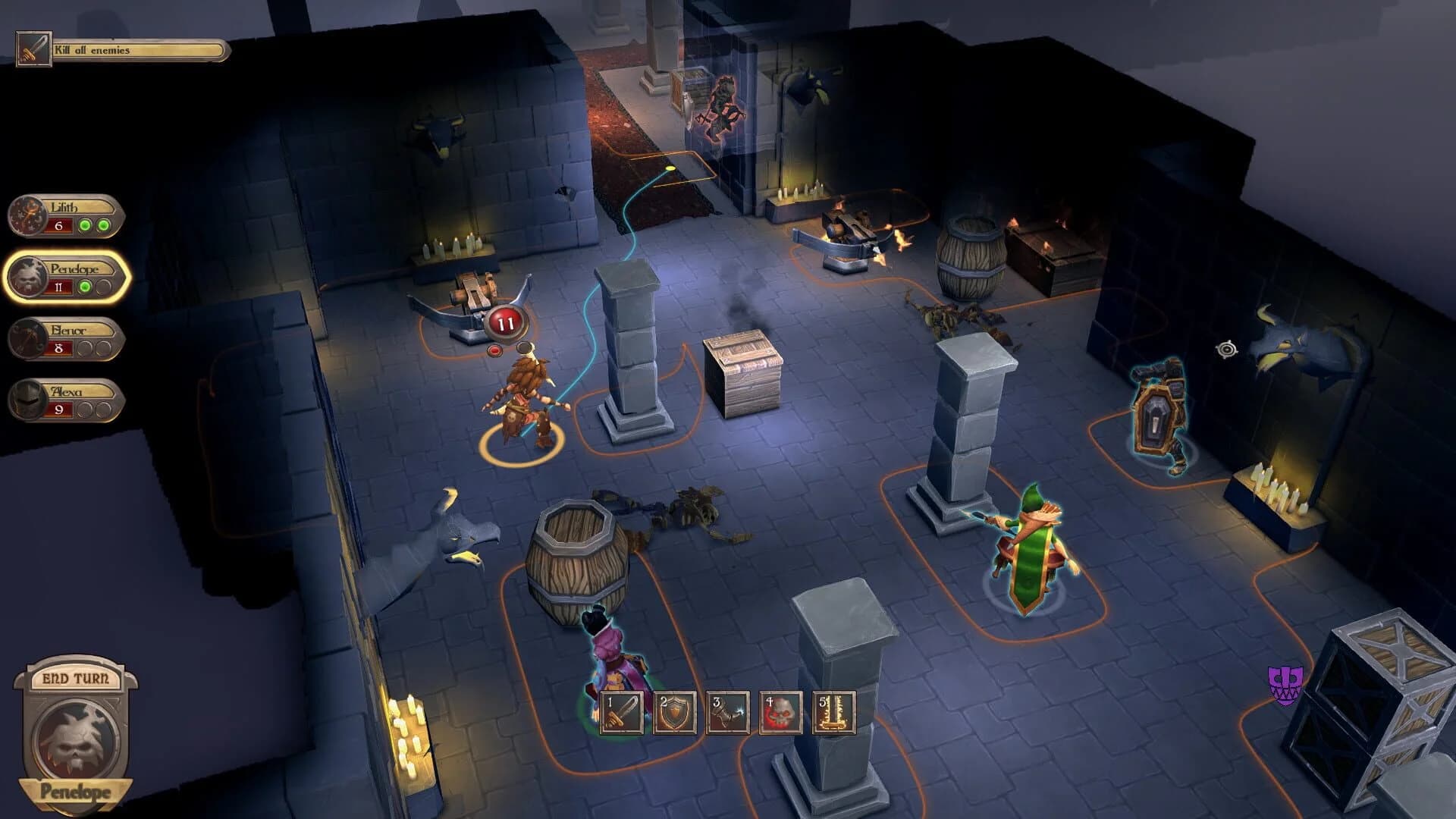Click the Kill all enemies objective banner

(133, 50)
